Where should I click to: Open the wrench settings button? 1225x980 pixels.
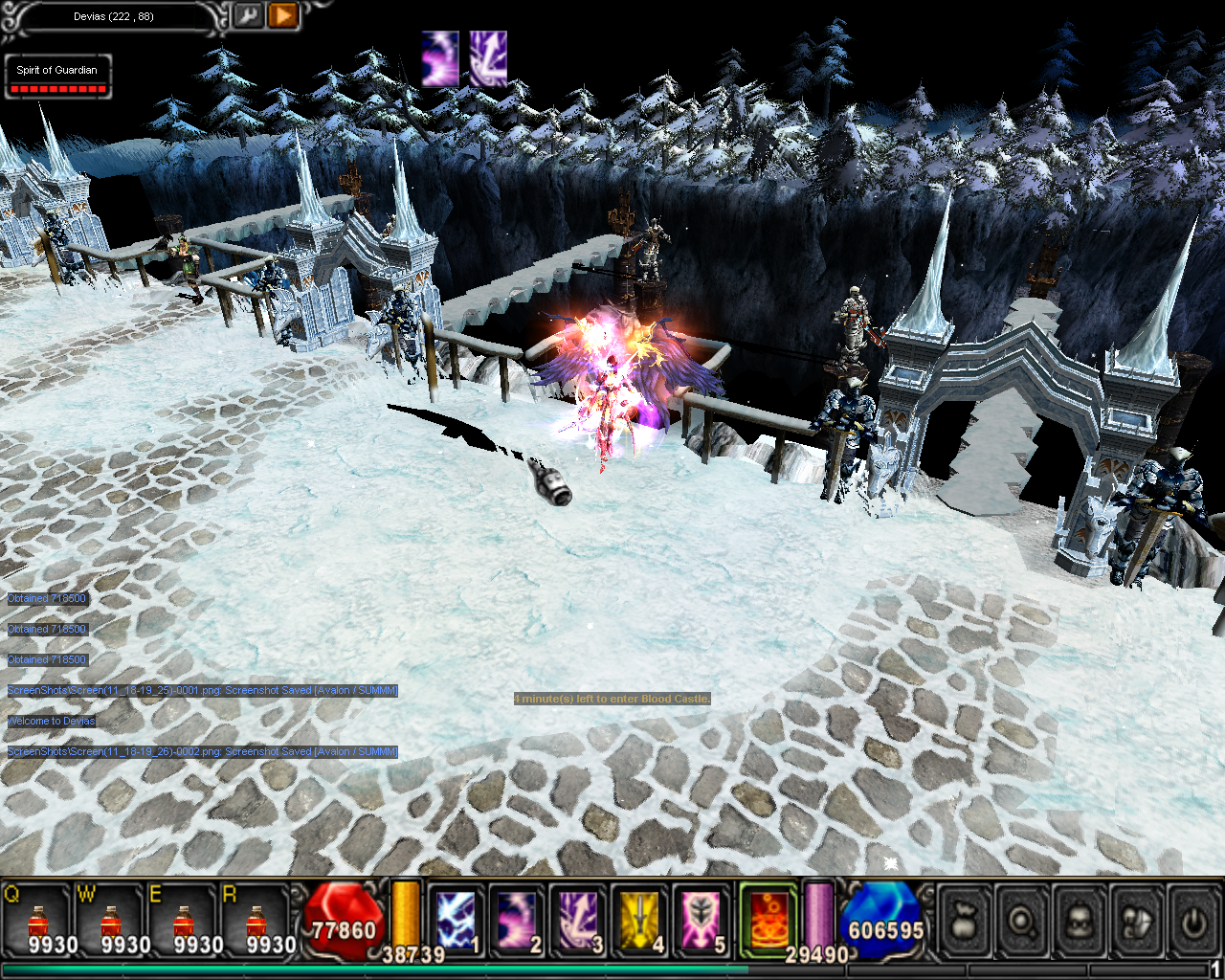coord(248,15)
